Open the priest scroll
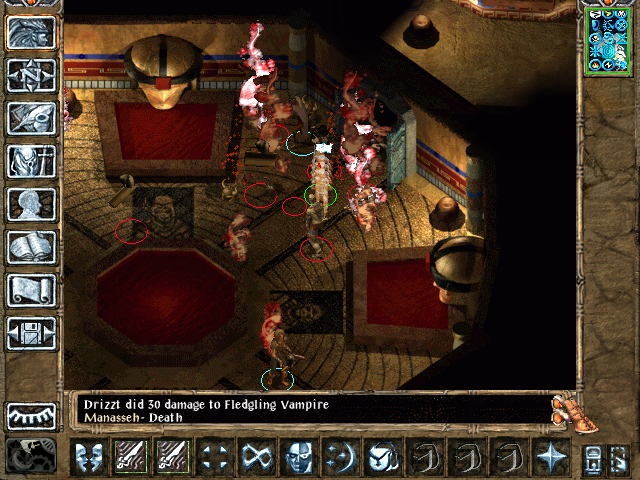Screen dimensions: 640x480 31,290
